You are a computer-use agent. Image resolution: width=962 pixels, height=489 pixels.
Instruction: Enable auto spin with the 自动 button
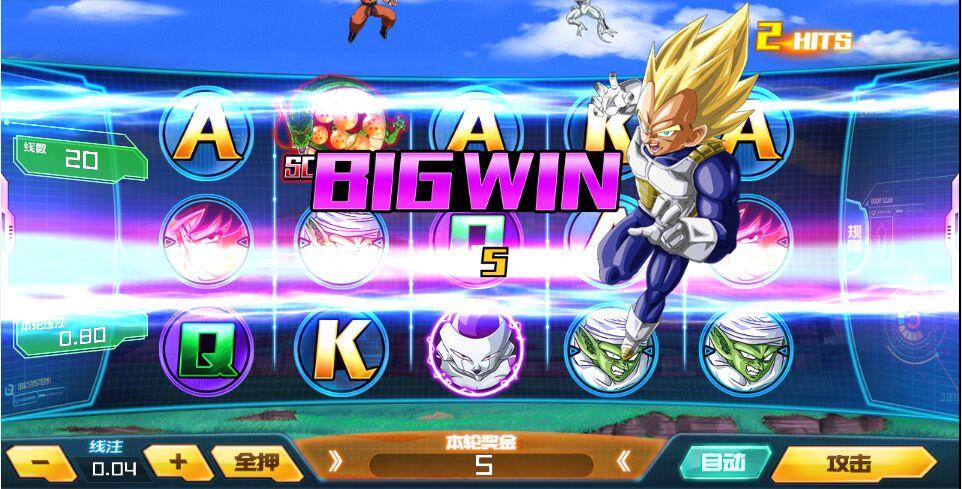tap(723, 463)
